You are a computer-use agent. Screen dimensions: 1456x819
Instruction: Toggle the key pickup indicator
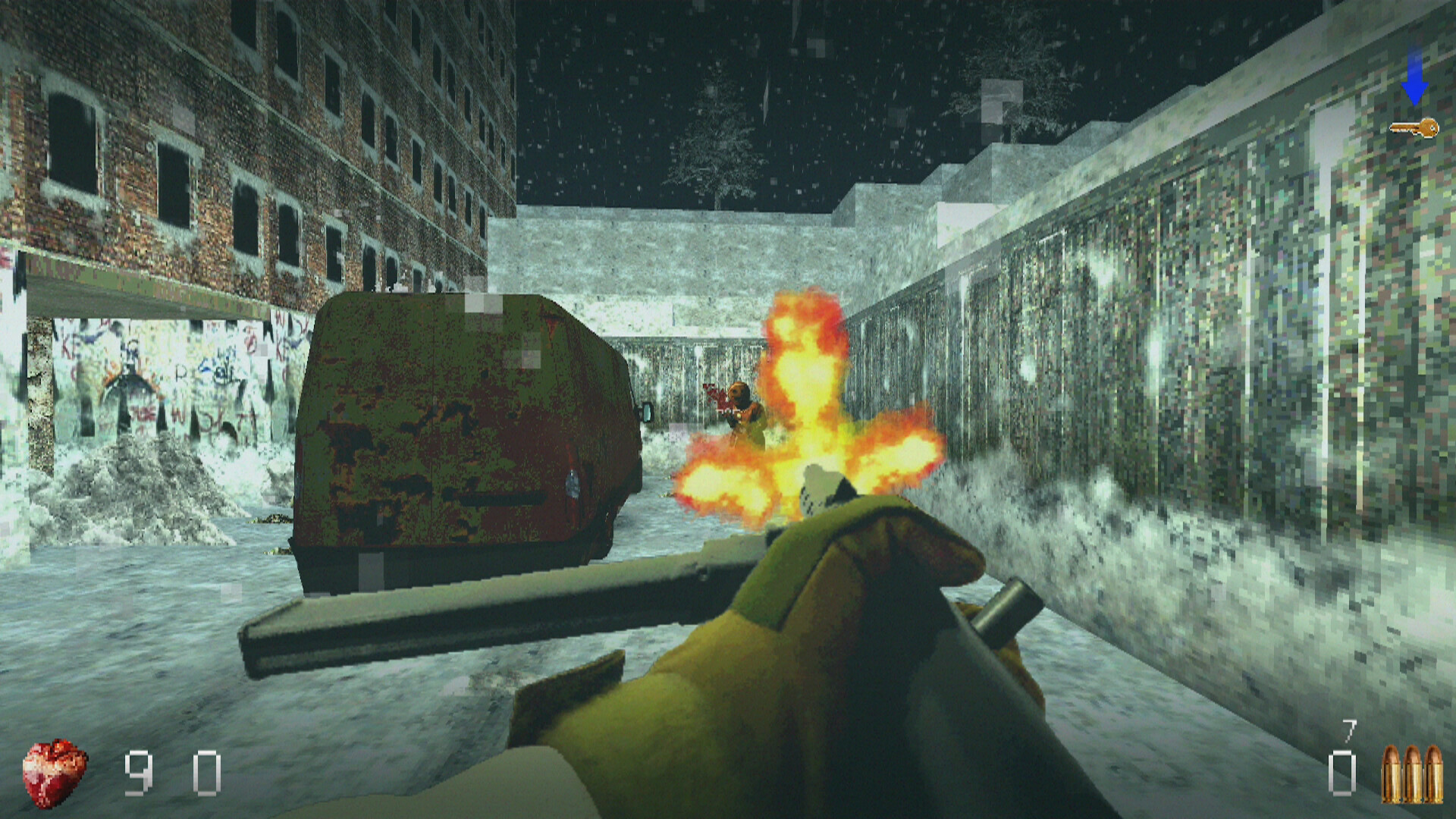click(x=1414, y=129)
